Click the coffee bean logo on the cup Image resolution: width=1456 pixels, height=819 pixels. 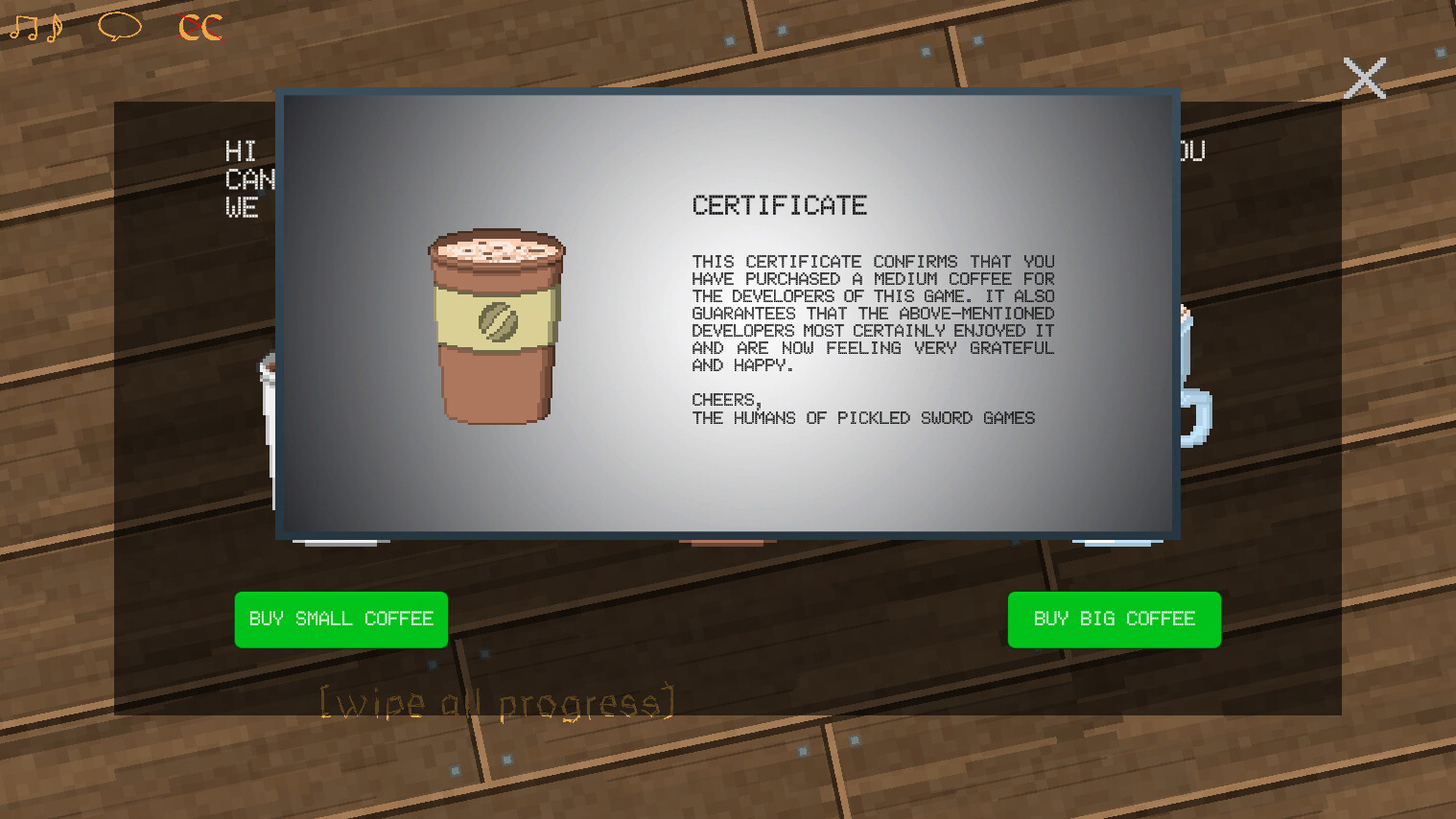pyautogui.click(x=499, y=321)
